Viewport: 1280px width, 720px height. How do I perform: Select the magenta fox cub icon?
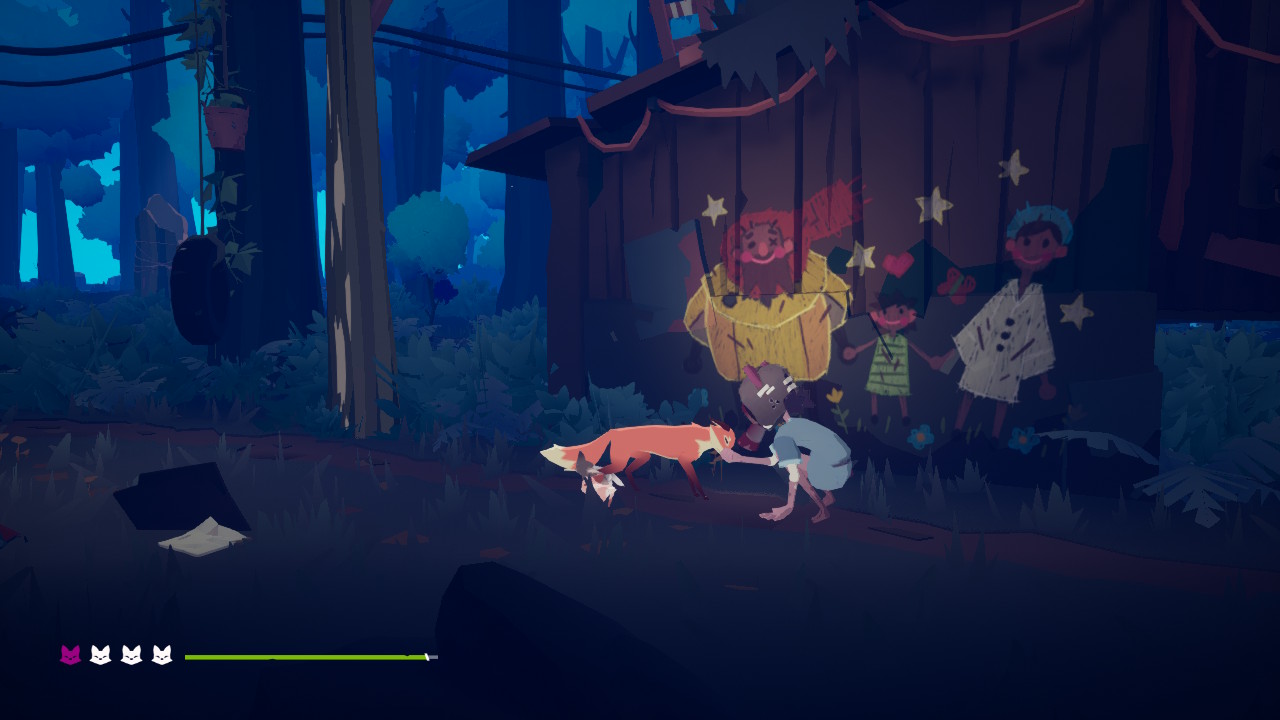click(70, 655)
